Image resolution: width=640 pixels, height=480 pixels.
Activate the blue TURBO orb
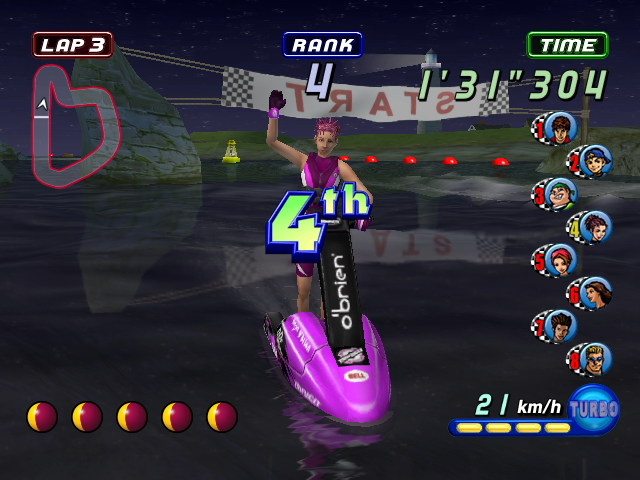tap(594, 408)
